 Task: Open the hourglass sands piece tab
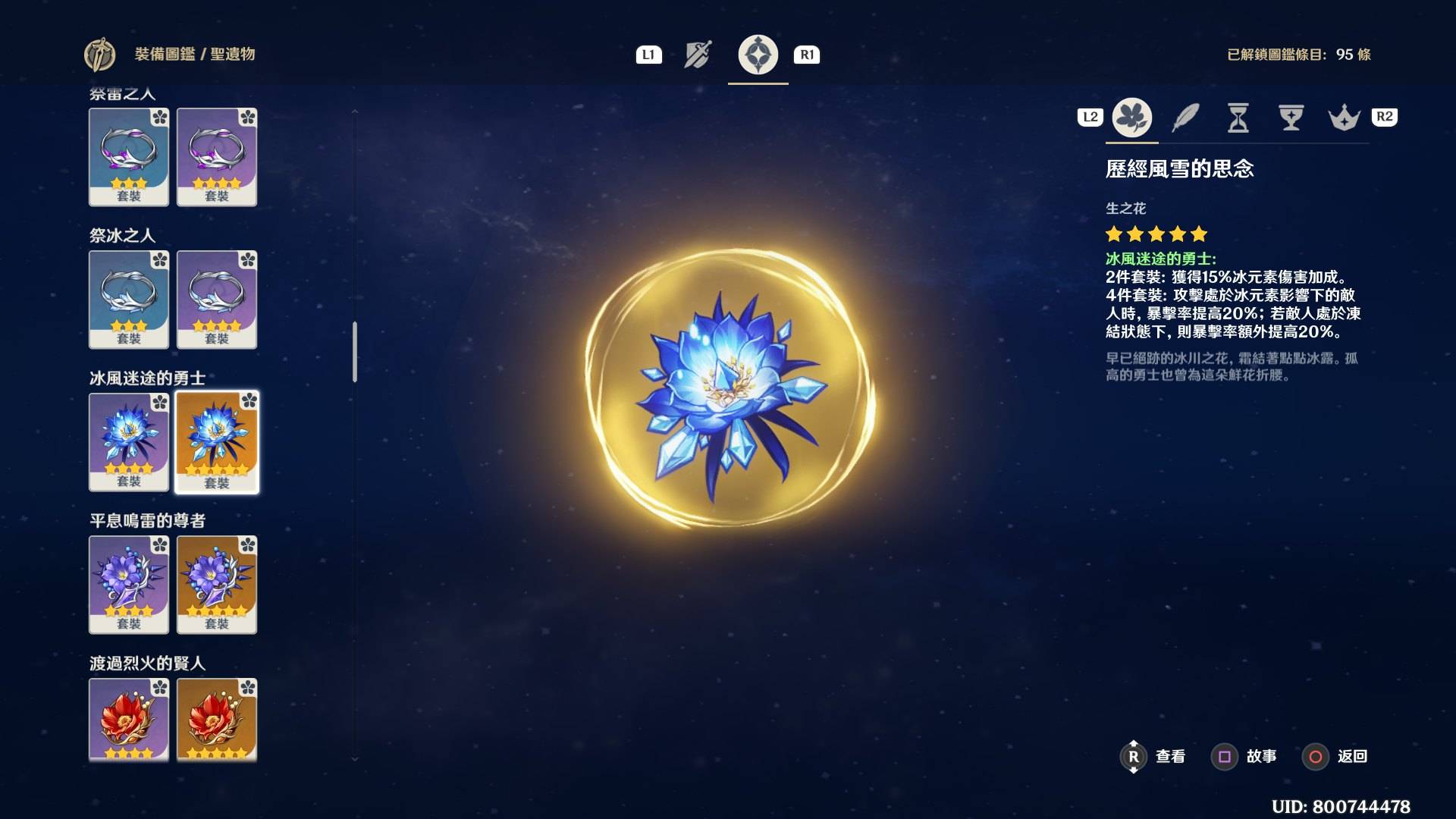tap(1238, 118)
